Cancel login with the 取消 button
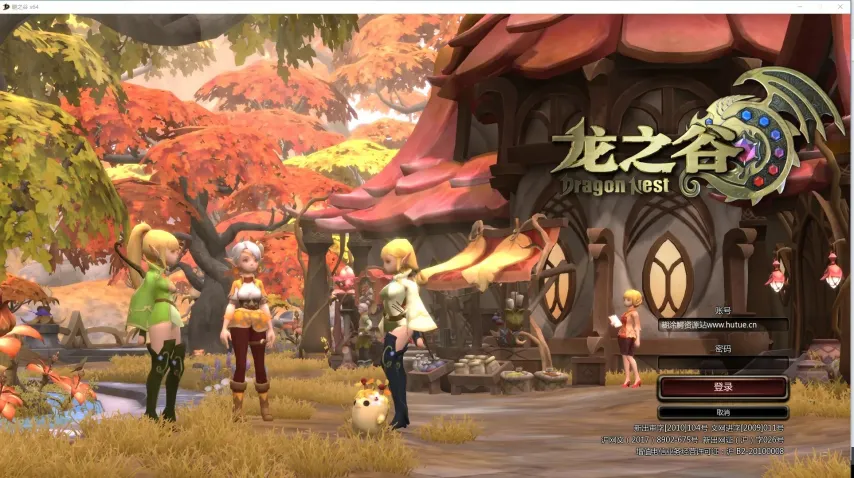This screenshot has width=854, height=478. tap(723, 412)
